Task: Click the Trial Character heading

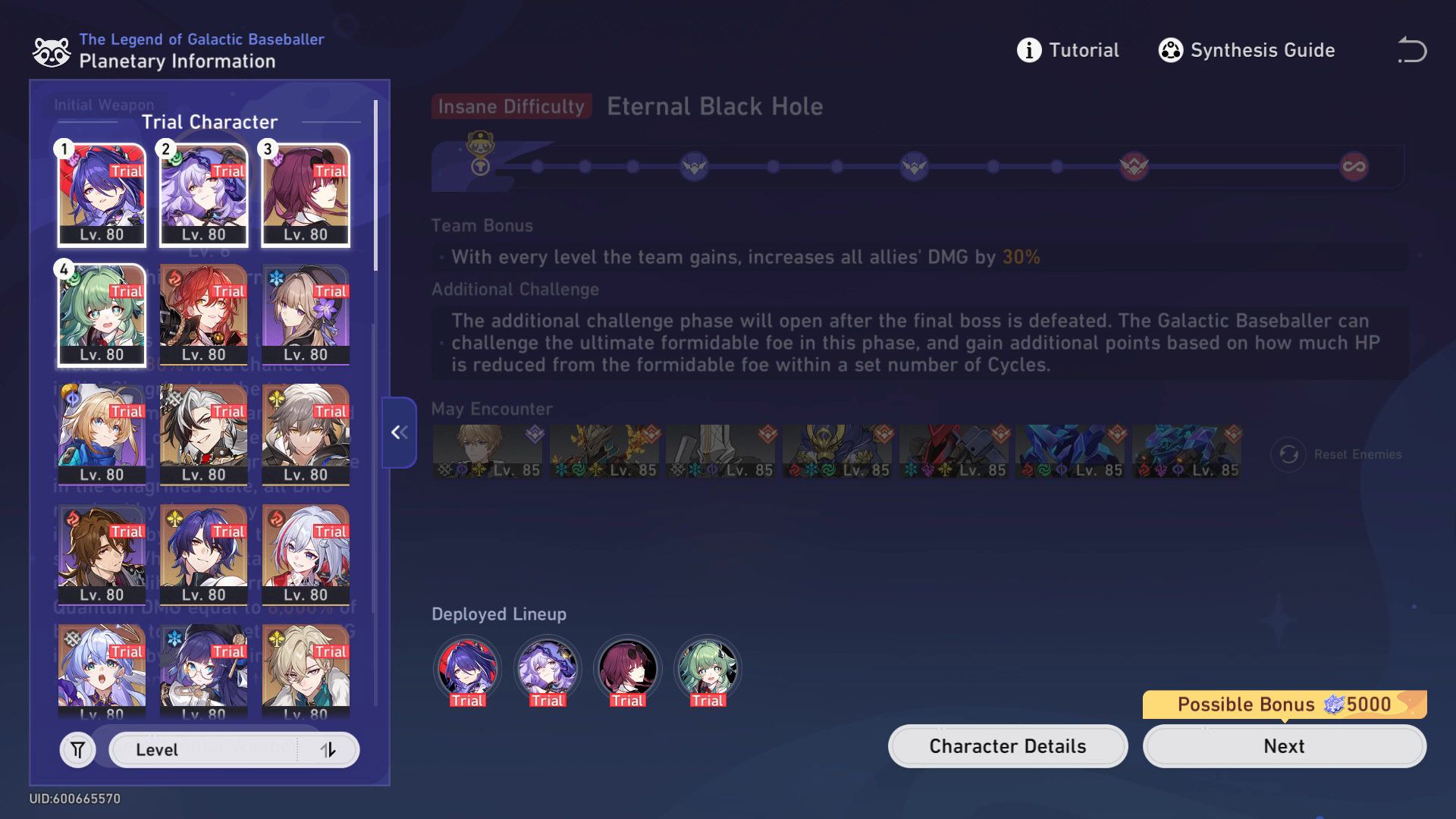Action: [x=209, y=121]
